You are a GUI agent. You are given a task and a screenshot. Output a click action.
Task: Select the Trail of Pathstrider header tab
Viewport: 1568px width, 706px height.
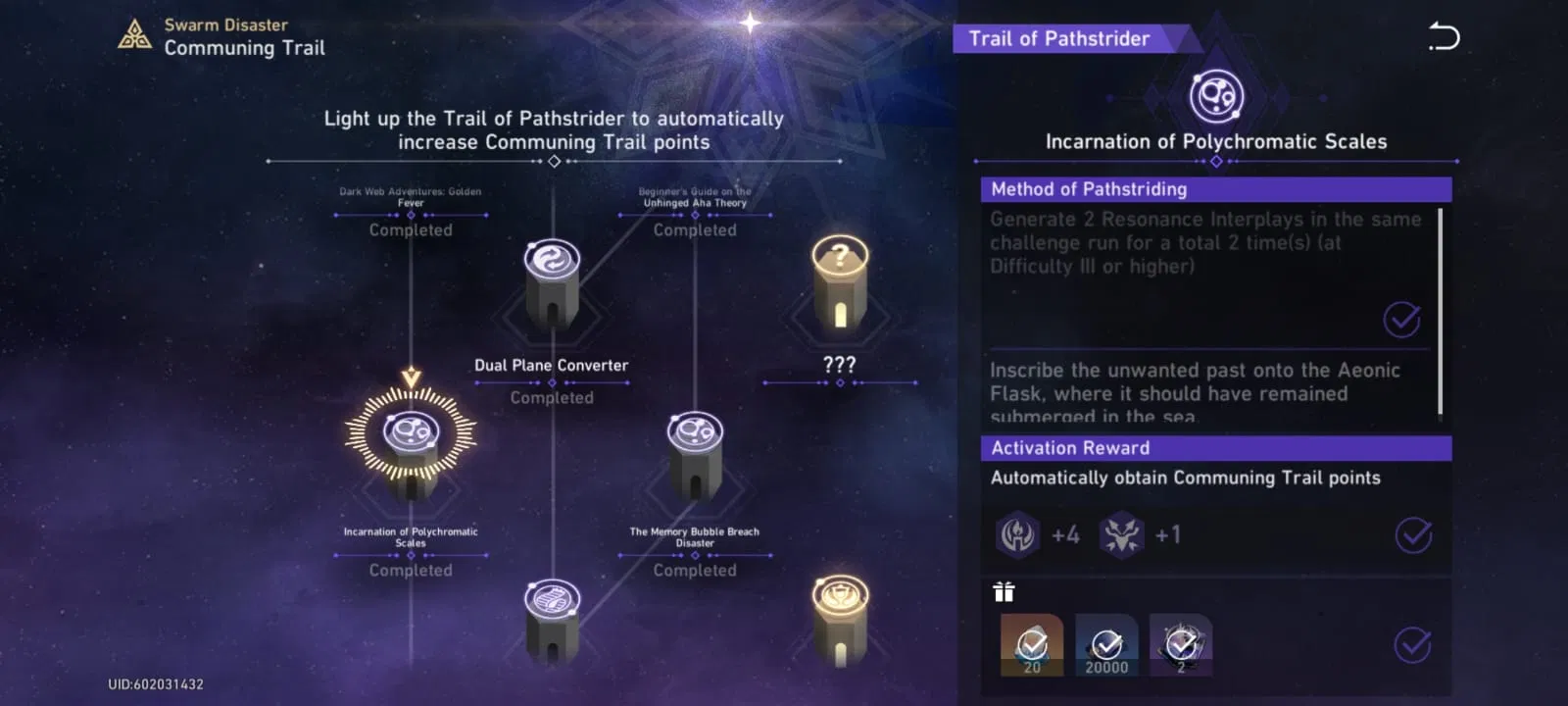coord(1057,39)
